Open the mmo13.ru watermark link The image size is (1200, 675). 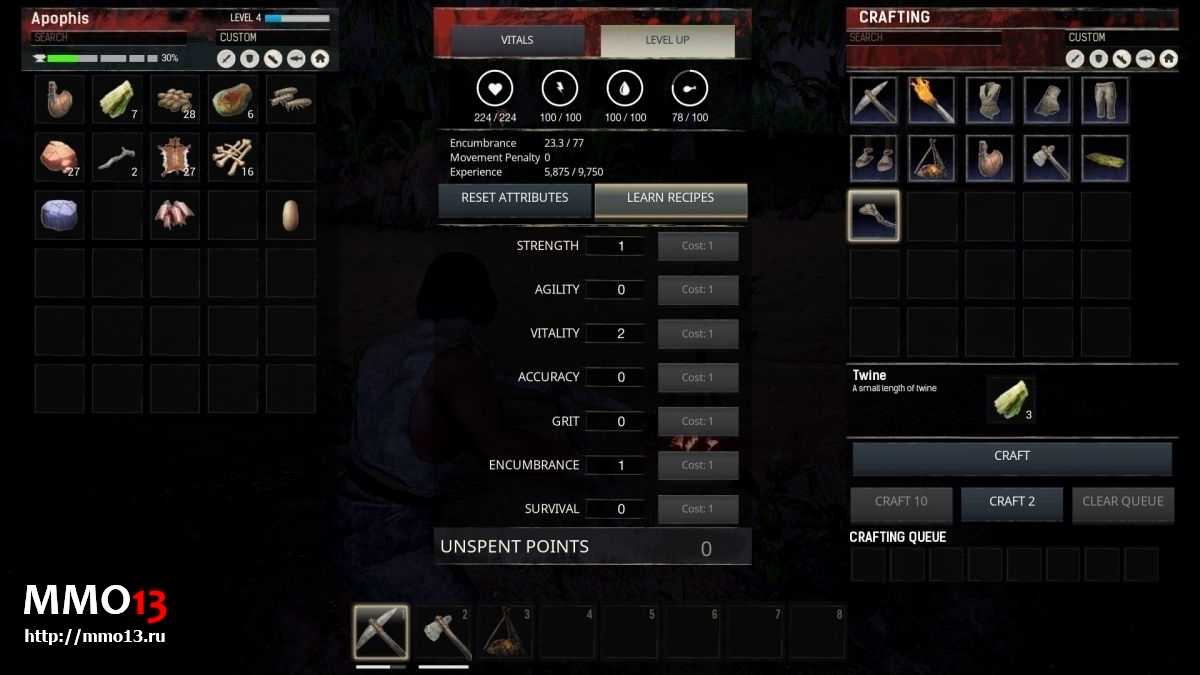94,636
